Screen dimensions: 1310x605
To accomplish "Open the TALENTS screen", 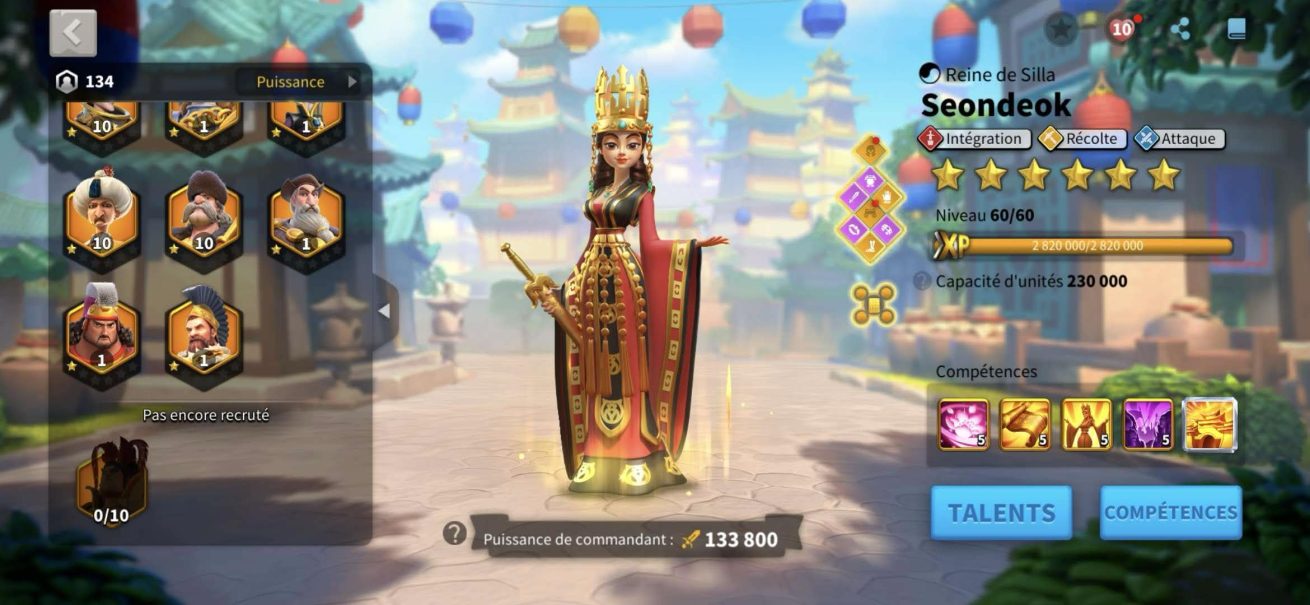I will [1001, 513].
